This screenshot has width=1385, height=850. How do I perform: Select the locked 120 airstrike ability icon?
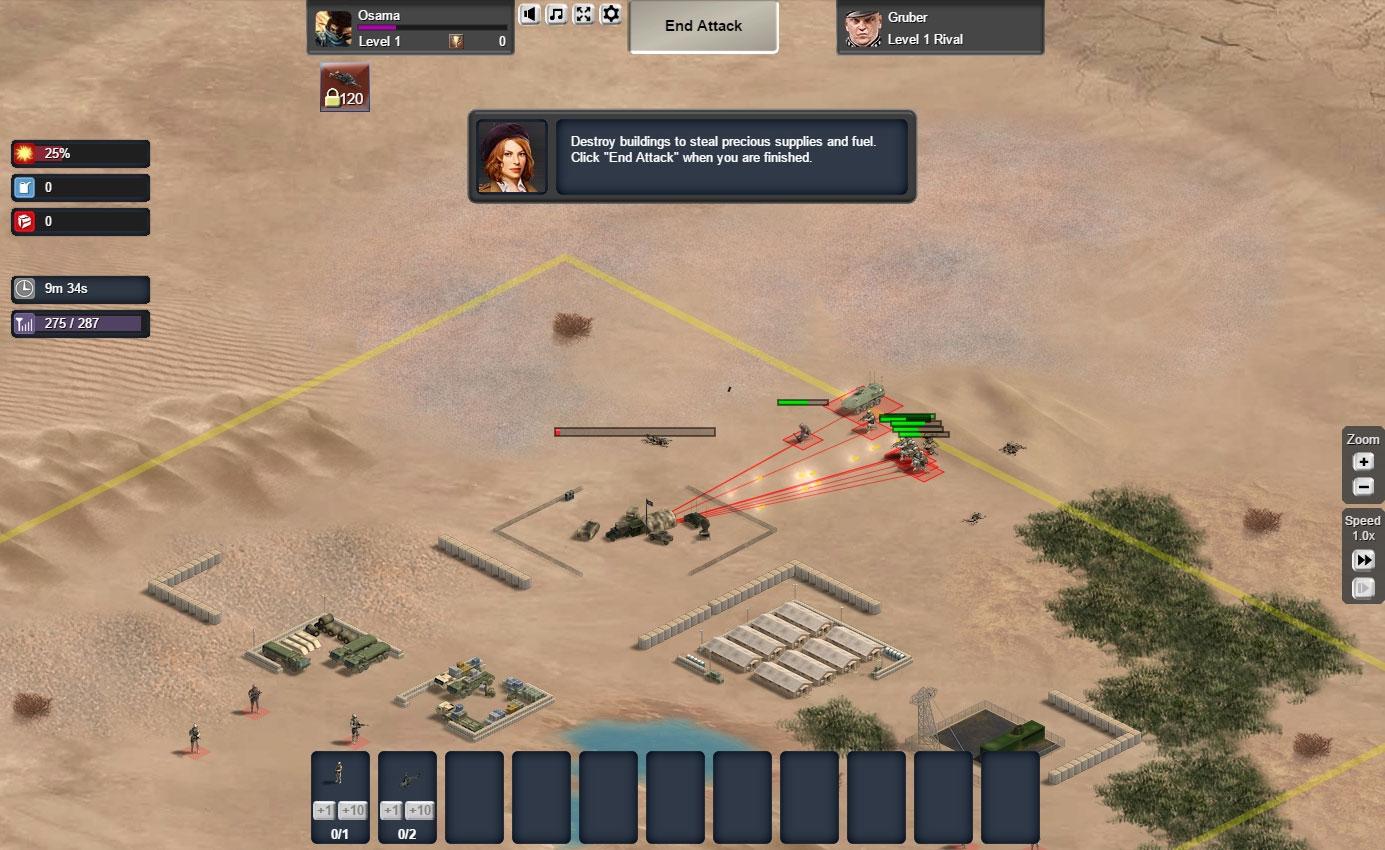pos(345,88)
